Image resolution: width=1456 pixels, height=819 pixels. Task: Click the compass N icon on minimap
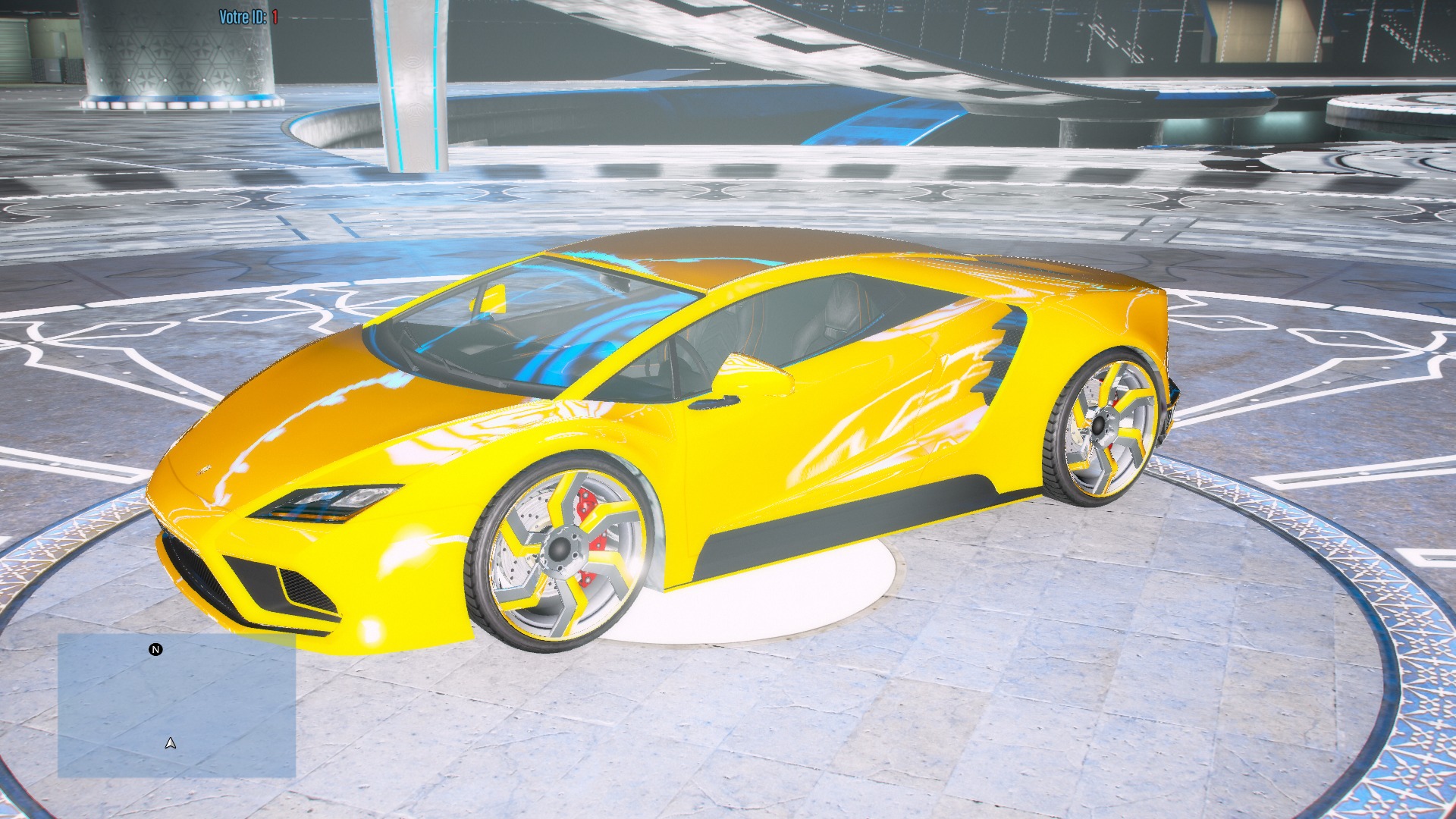pos(155,649)
